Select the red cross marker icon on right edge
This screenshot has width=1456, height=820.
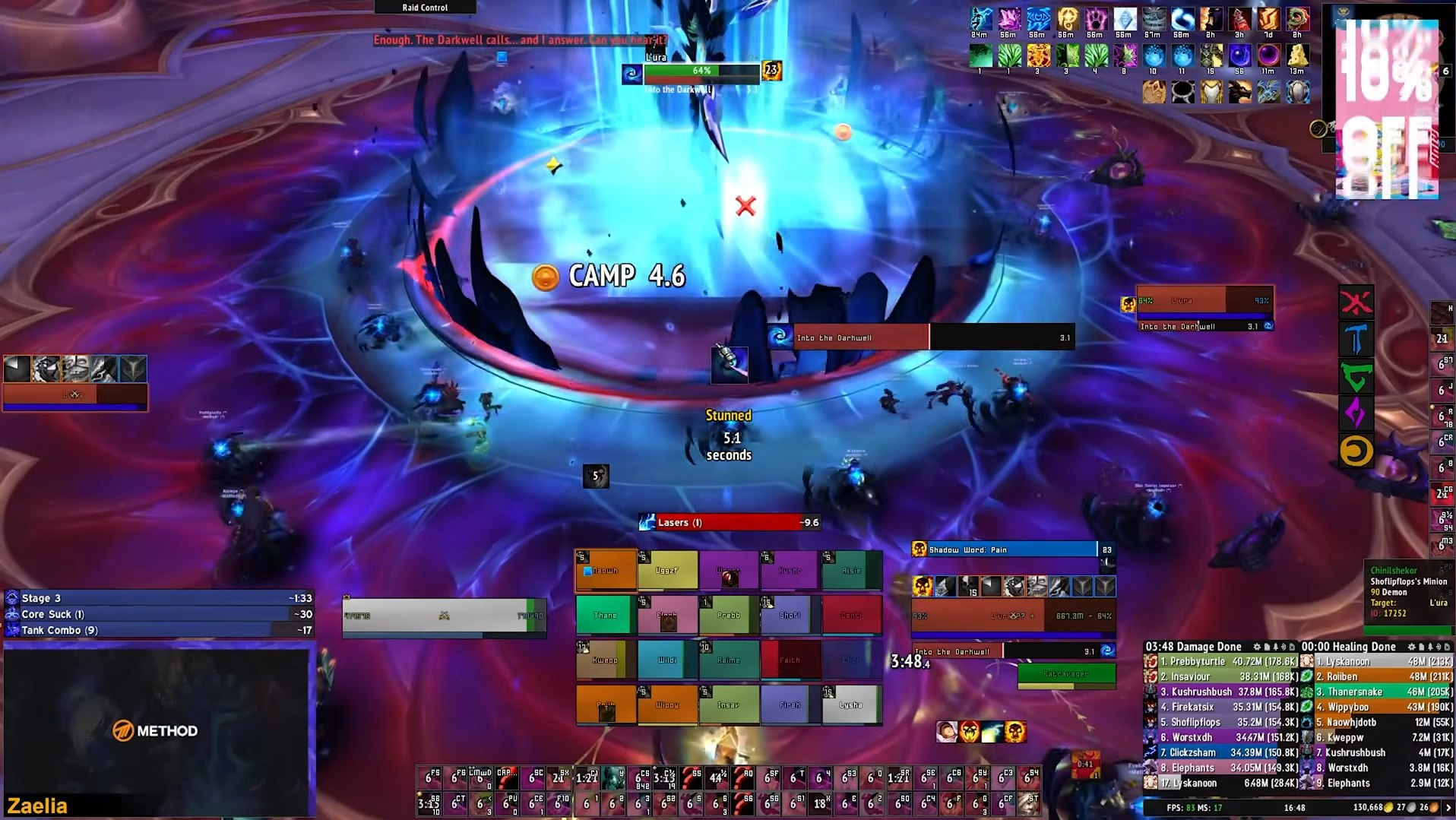(1356, 301)
